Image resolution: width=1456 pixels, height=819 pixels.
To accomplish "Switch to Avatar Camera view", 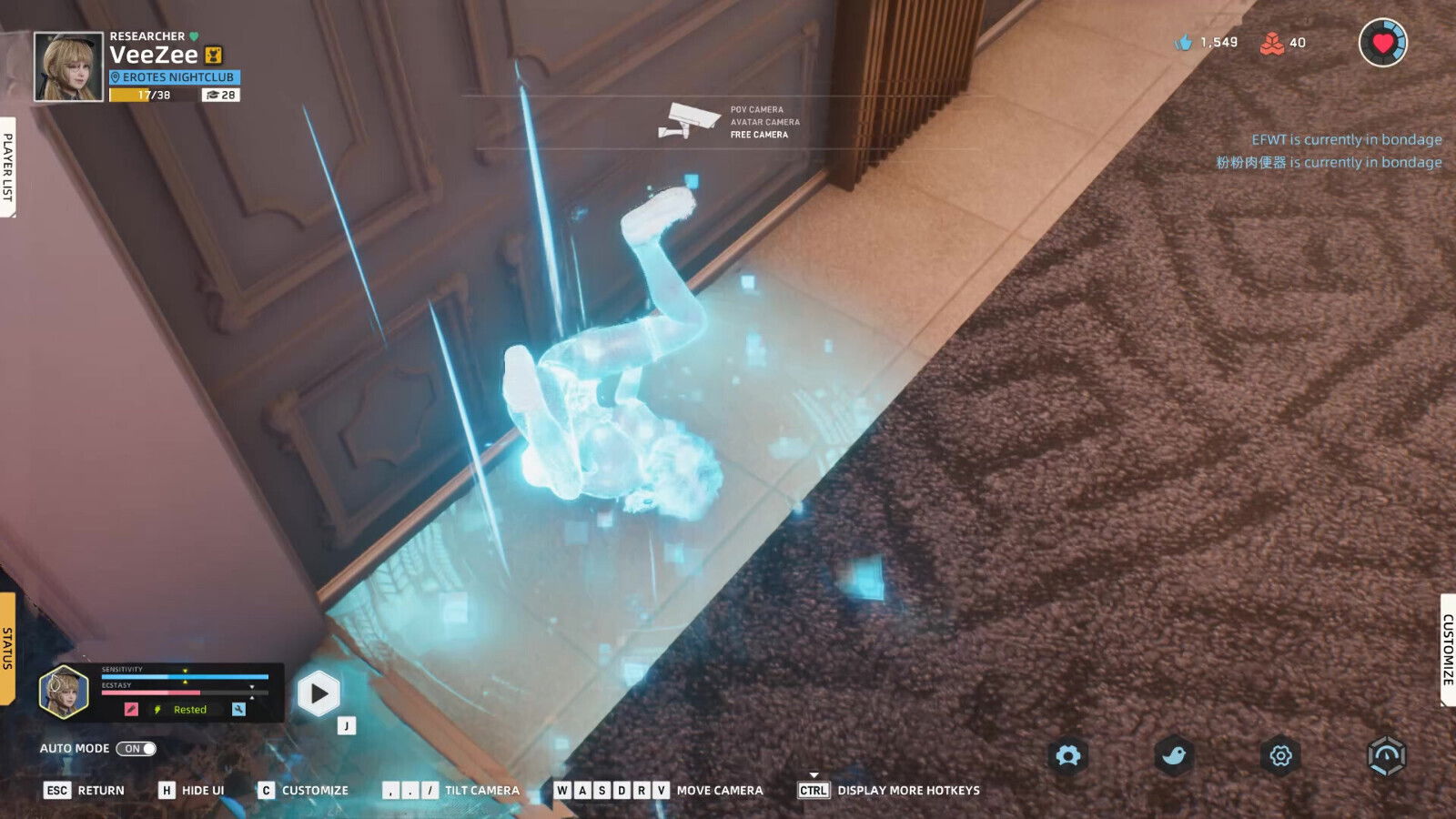I will point(764,122).
